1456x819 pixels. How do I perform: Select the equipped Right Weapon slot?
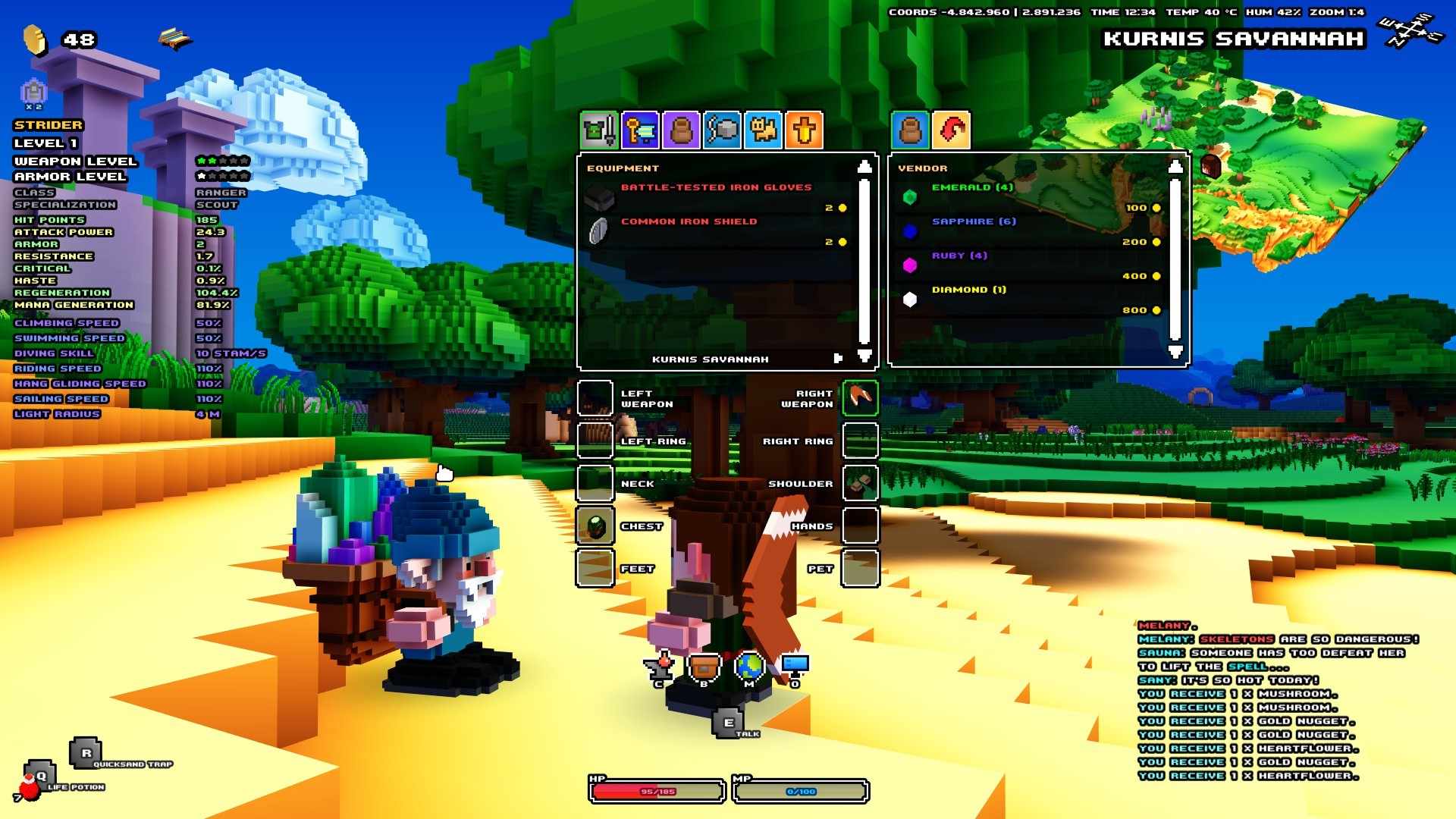point(861,397)
